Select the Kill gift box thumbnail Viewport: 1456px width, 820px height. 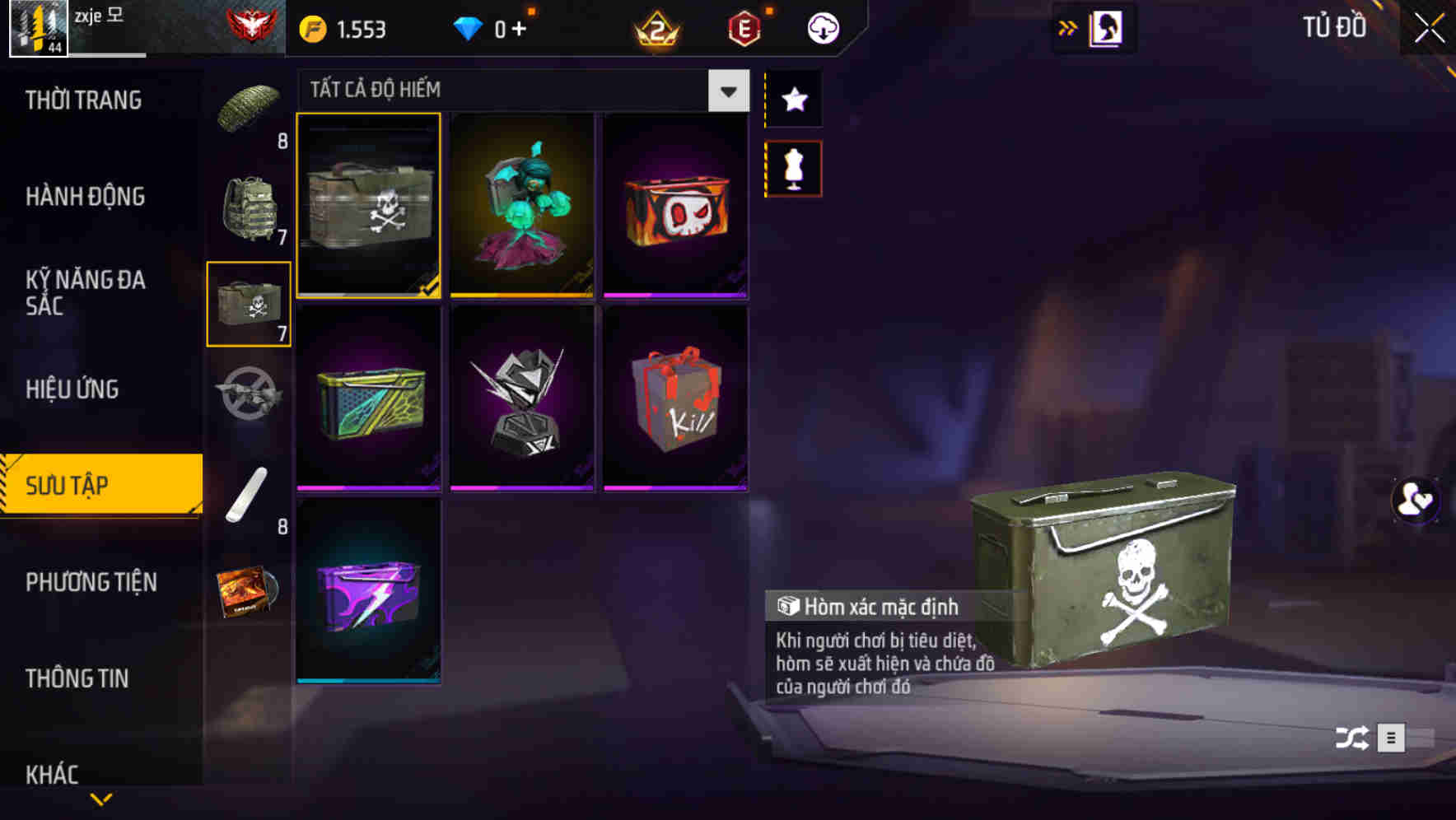point(675,401)
